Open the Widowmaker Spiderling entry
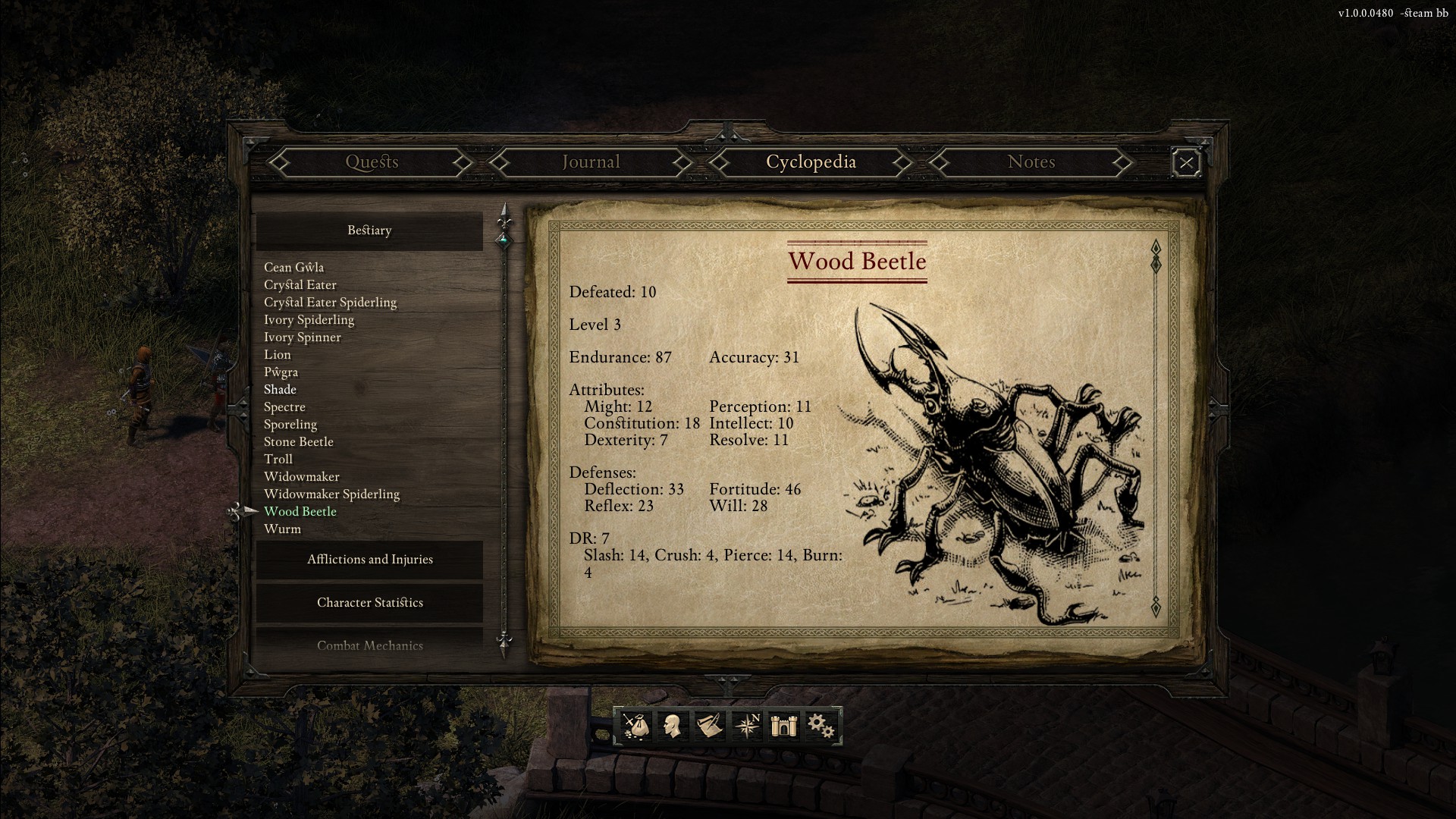This screenshot has width=1456, height=819. click(331, 494)
